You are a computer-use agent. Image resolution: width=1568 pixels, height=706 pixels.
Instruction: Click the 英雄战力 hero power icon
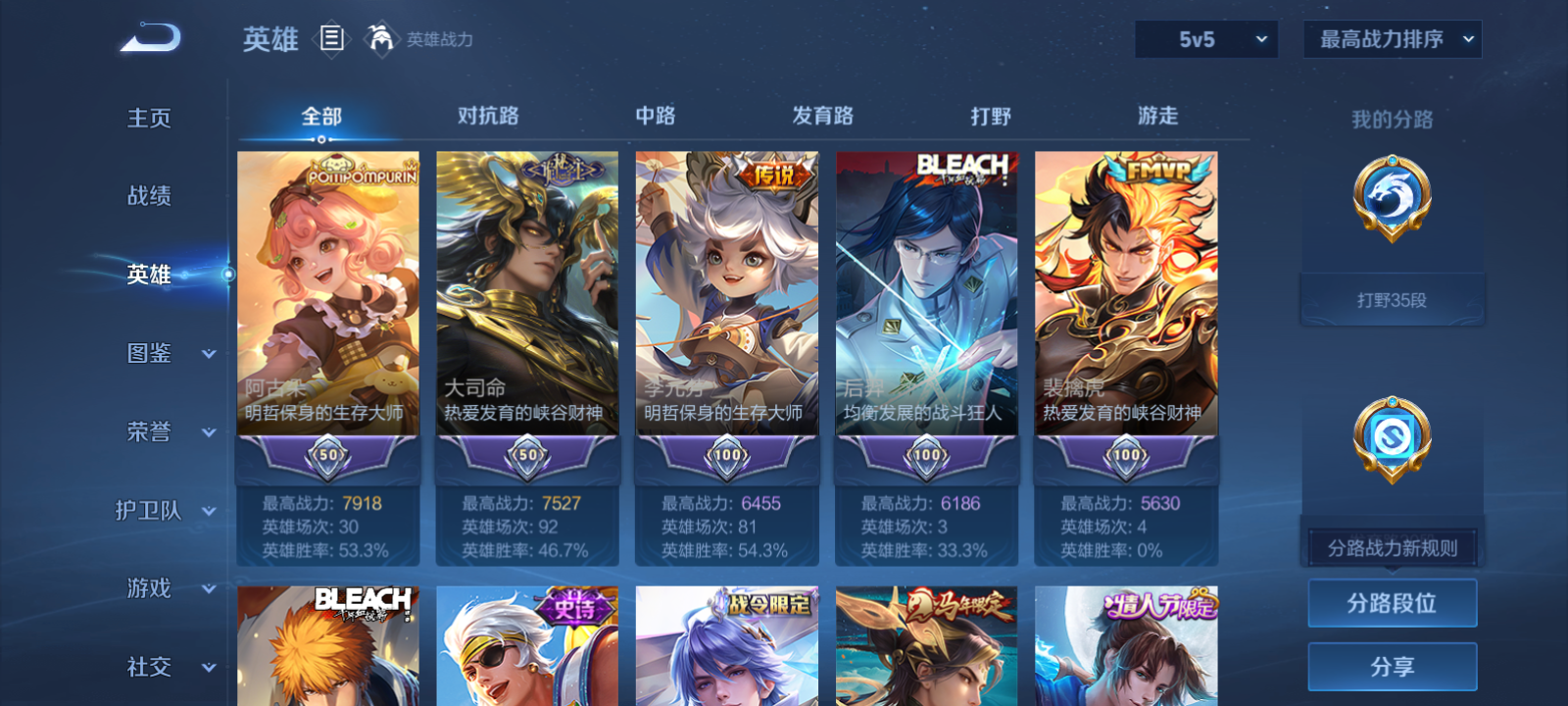380,39
